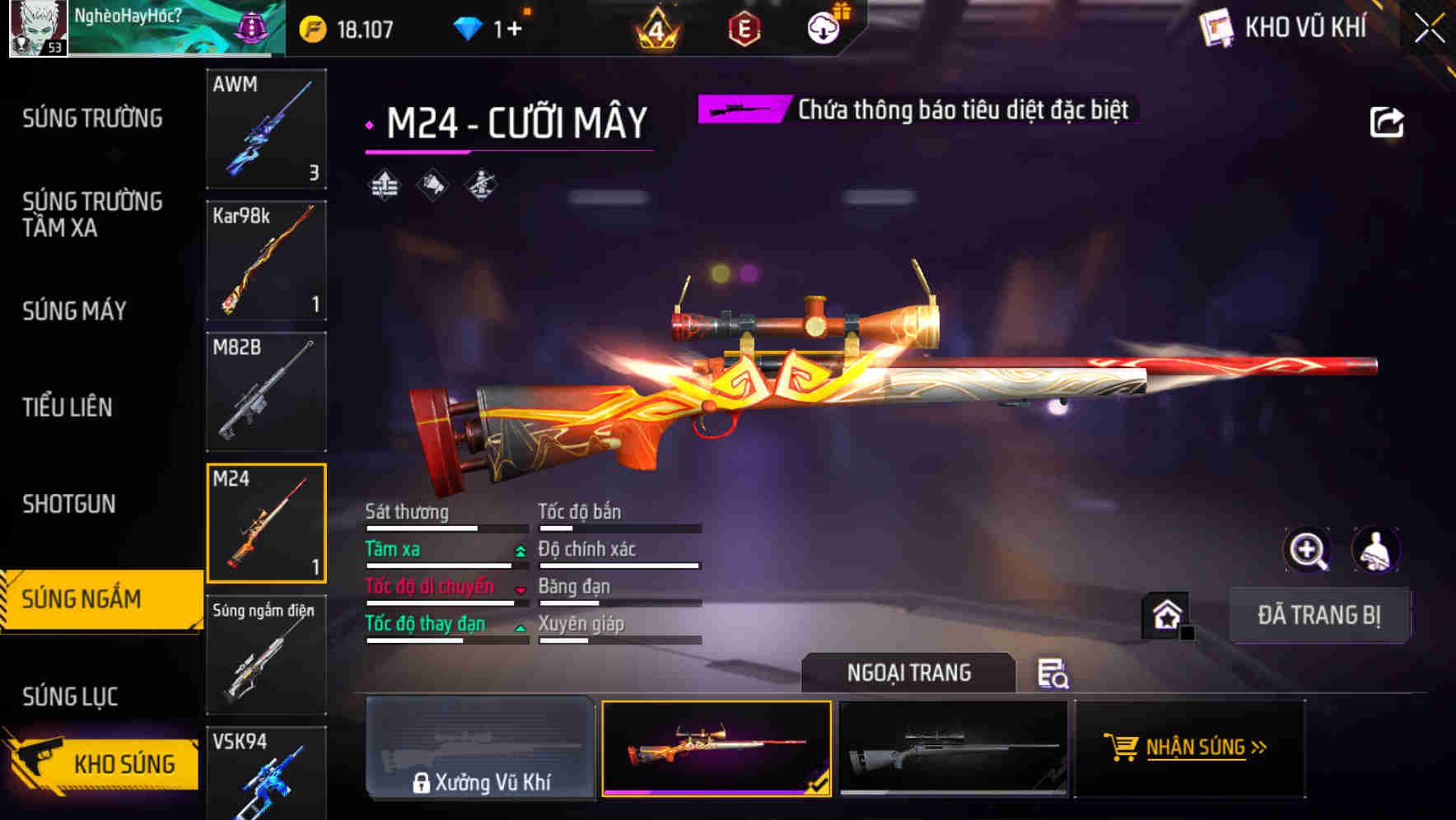
Task: Click the skin inspect icon beside Ngoại Trang tab
Action: pos(1054,675)
